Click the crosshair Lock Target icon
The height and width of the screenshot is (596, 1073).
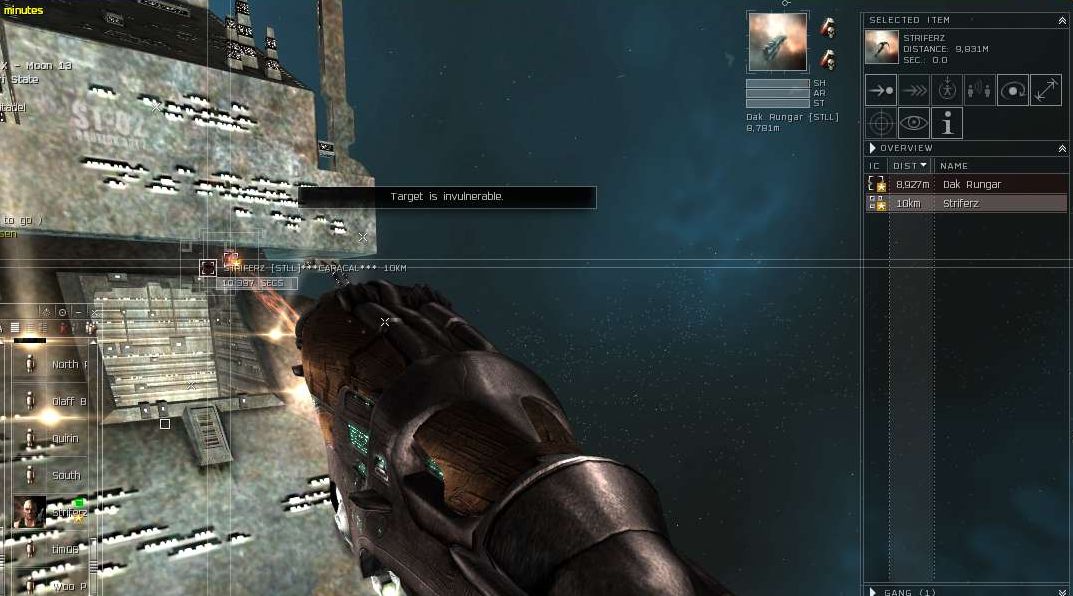click(881, 123)
